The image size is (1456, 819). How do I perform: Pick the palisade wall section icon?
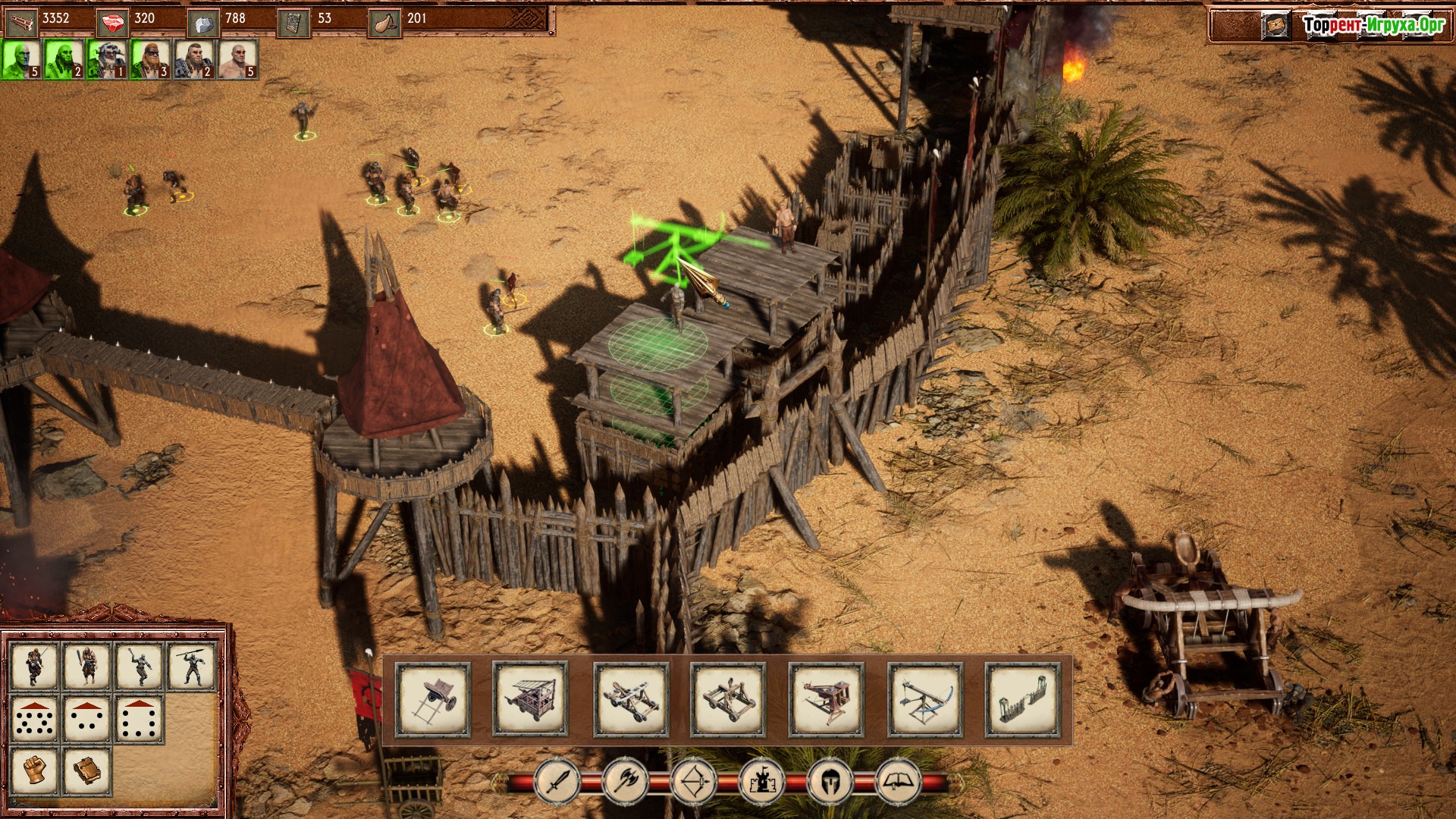tap(1022, 699)
